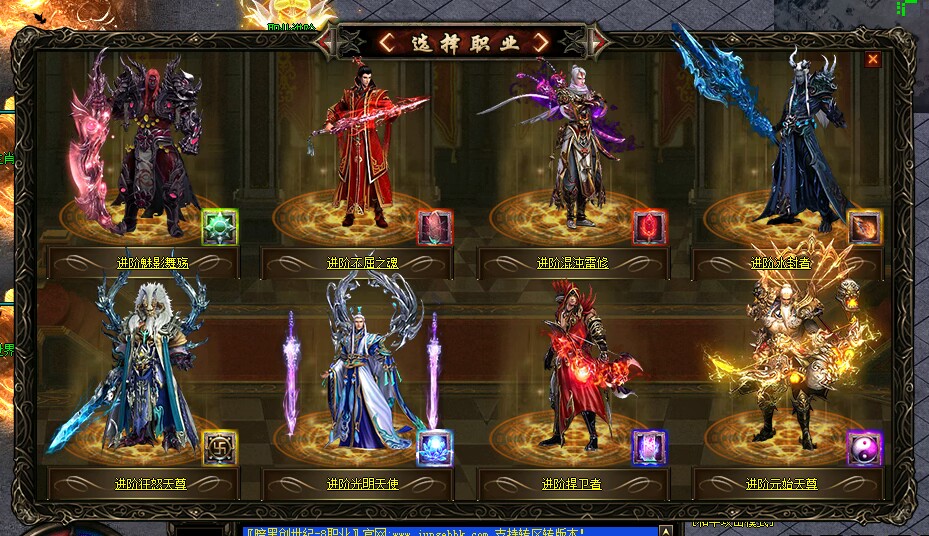The height and width of the screenshot is (536, 929).
Task: Click the green star skill icon
Action: 220,228
